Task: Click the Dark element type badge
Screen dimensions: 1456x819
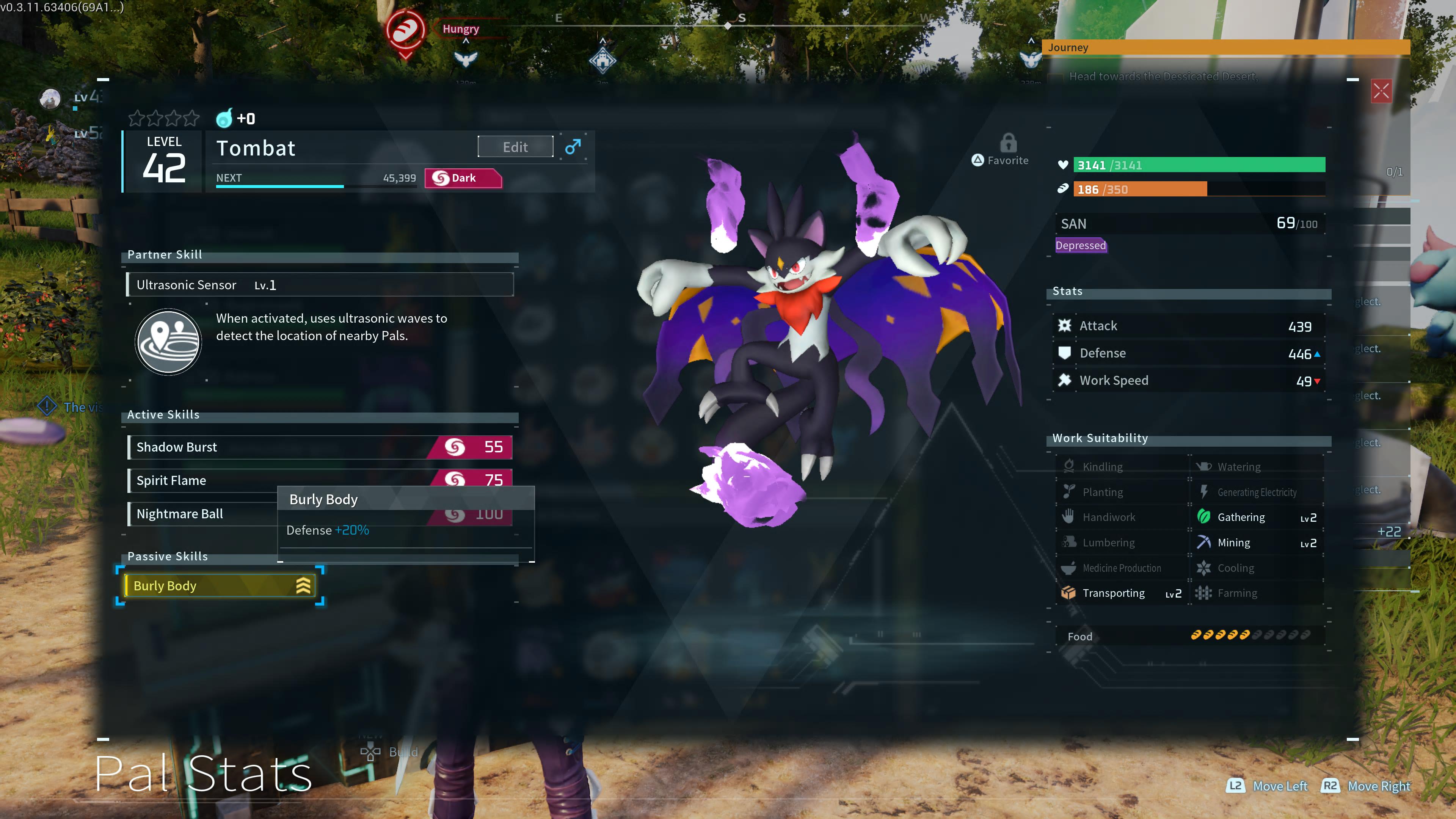Action: coord(462,178)
